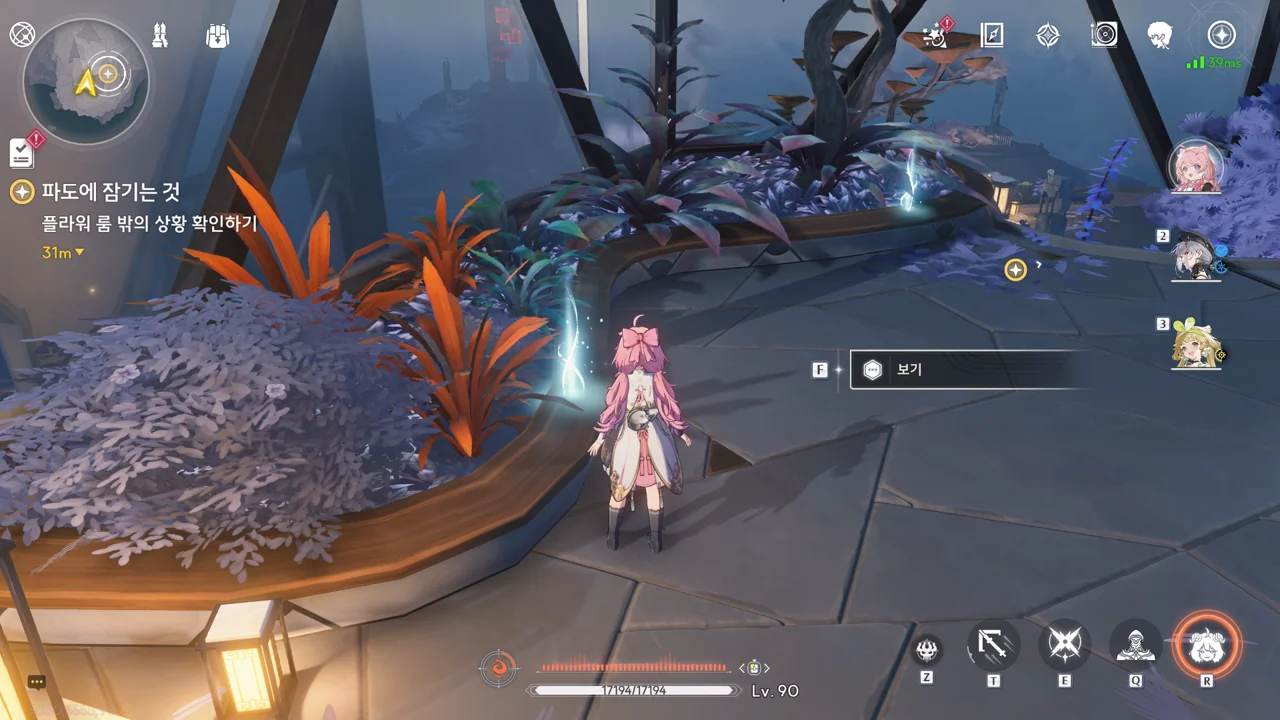Open the compass guidebook icon
The width and height of the screenshot is (1280, 720).
[x=991, y=36]
